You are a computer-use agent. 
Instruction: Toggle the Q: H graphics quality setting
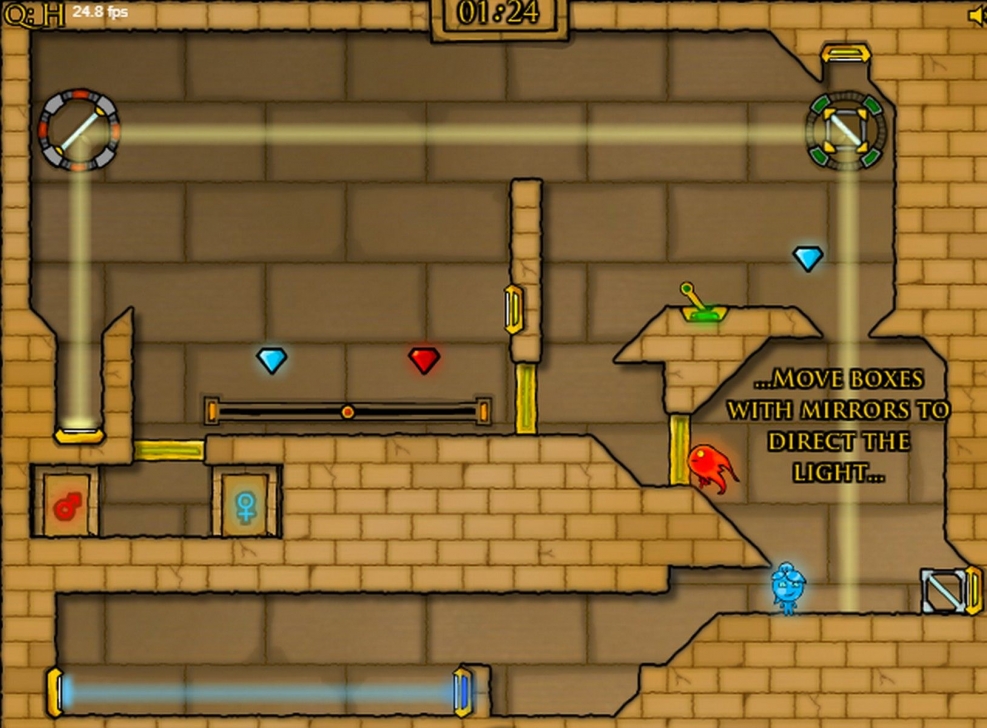[x=33, y=14]
